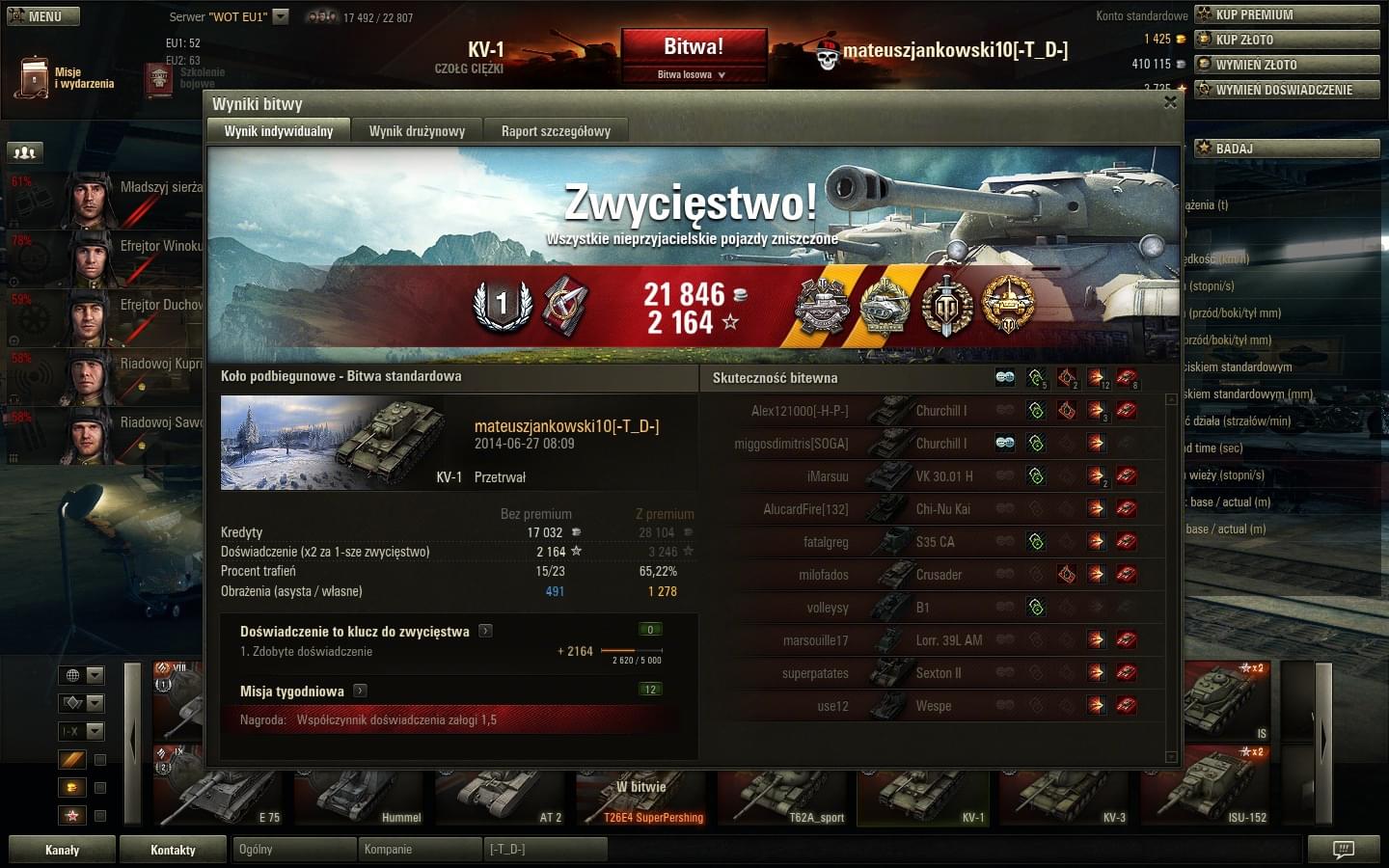Open the MENU button
The height and width of the screenshot is (868, 1389).
pyautogui.click(x=43, y=16)
